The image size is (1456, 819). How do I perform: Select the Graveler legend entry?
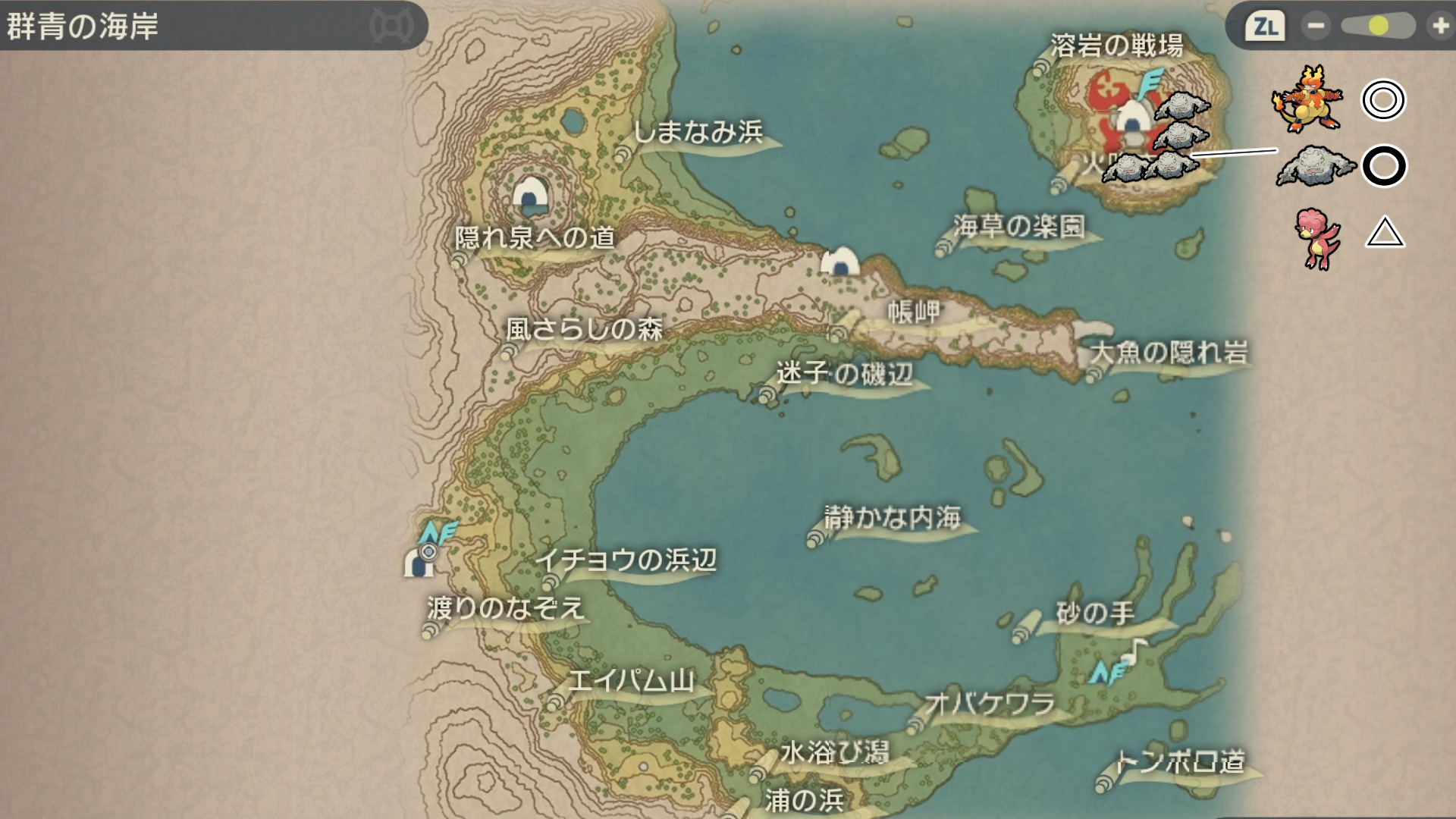pos(1316,166)
